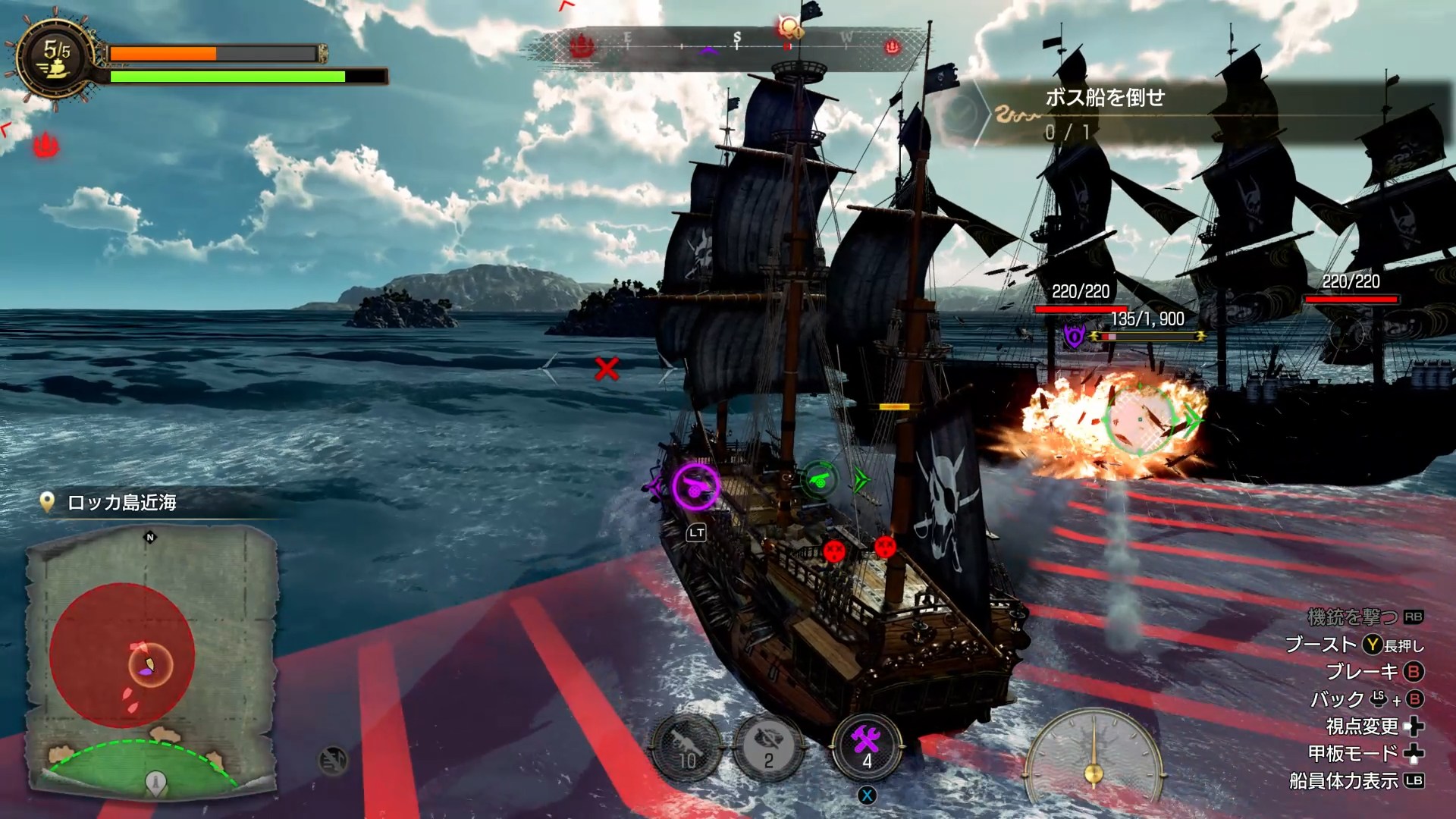Image resolution: width=1456 pixels, height=819 pixels.
Task: Click the green targeting reticle on the explosion
Action: (1141, 419)
